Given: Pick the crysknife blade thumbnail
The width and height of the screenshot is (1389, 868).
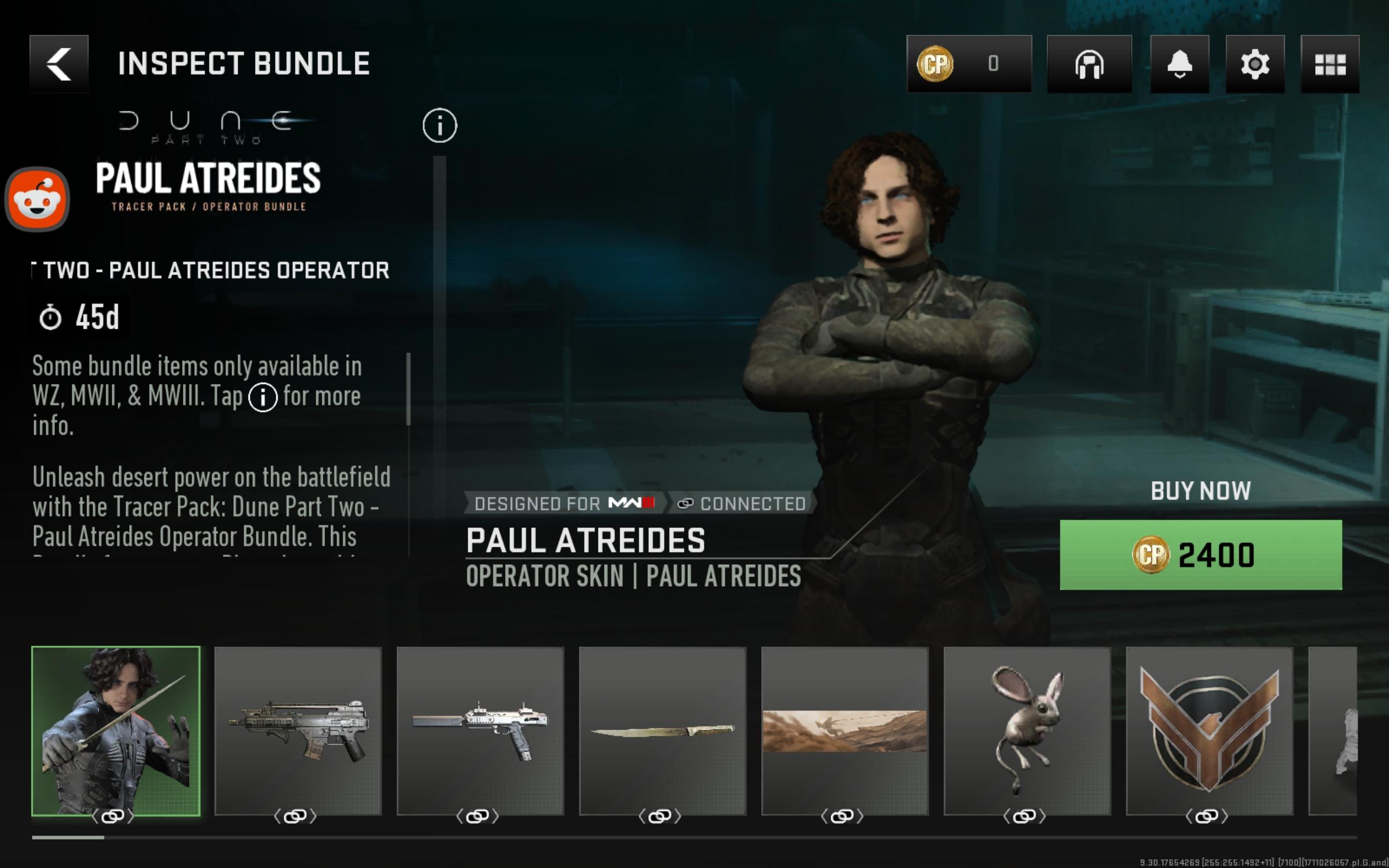Looking at the screenshot, I should coord(662,730).
